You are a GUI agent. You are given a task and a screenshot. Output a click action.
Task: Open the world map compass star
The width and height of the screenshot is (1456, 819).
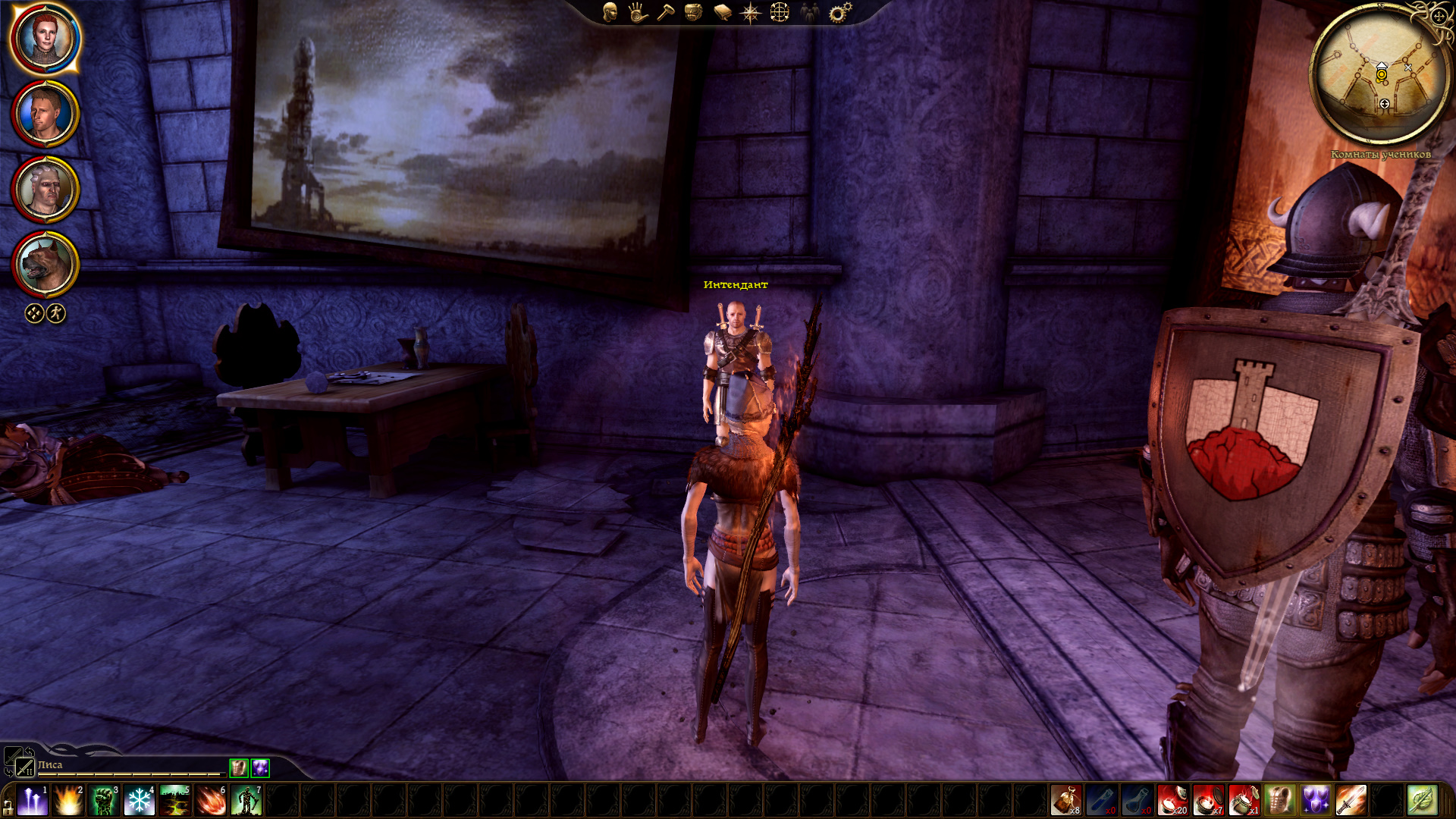pyautogui.click(x=750, y=12)
